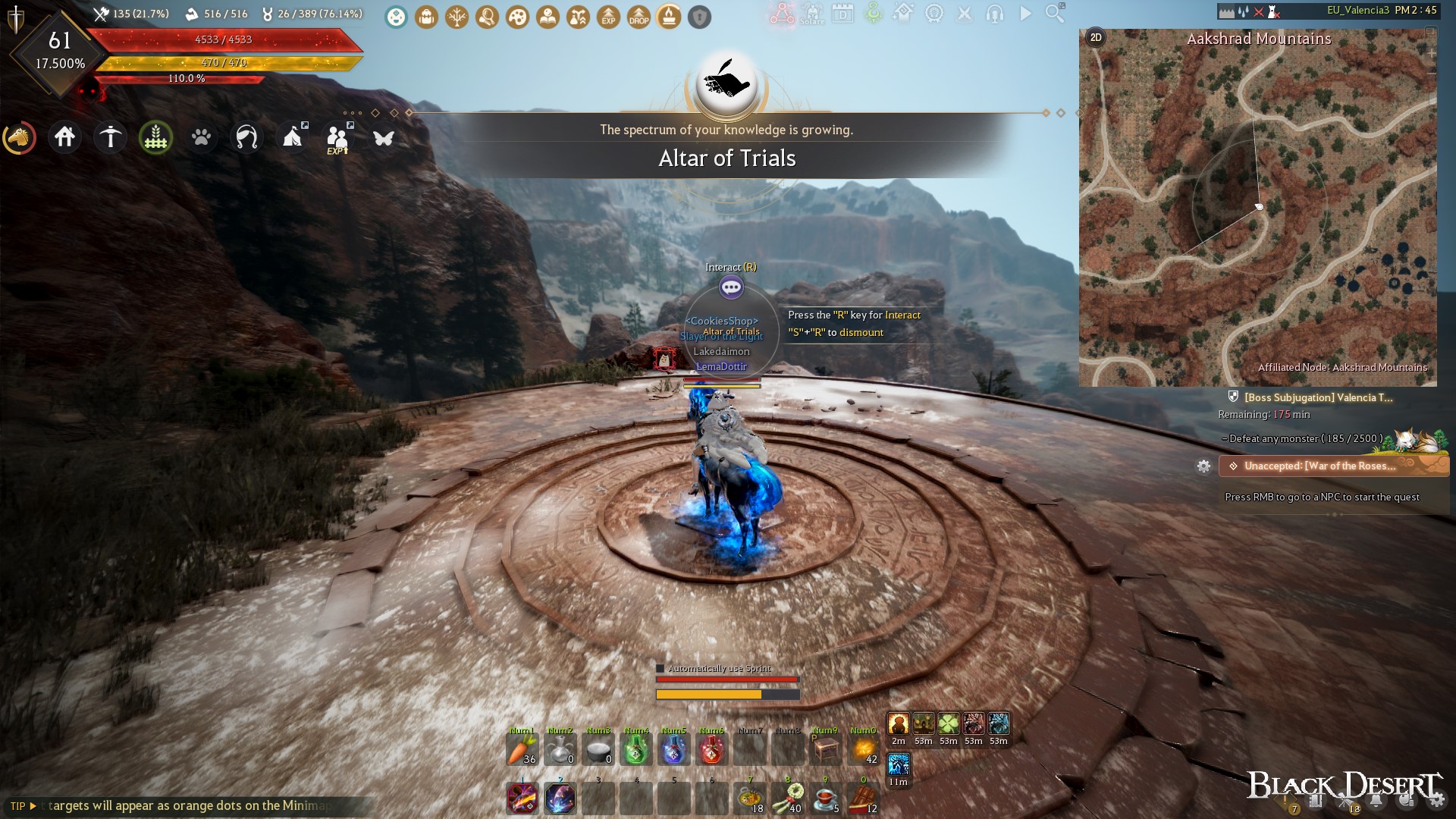Open the fairy butterfly icon

pyautogui.click(x=384, y=137)
